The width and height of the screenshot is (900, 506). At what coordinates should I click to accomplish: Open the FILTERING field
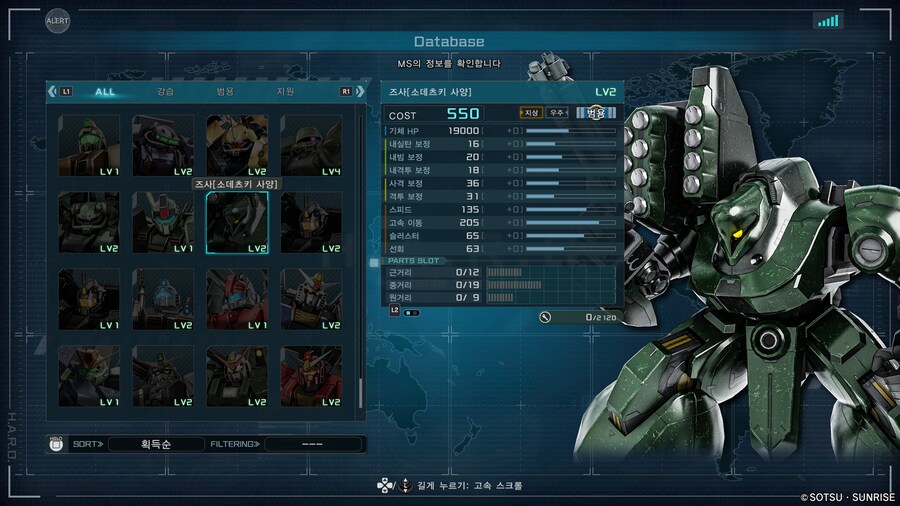point(313,443)
